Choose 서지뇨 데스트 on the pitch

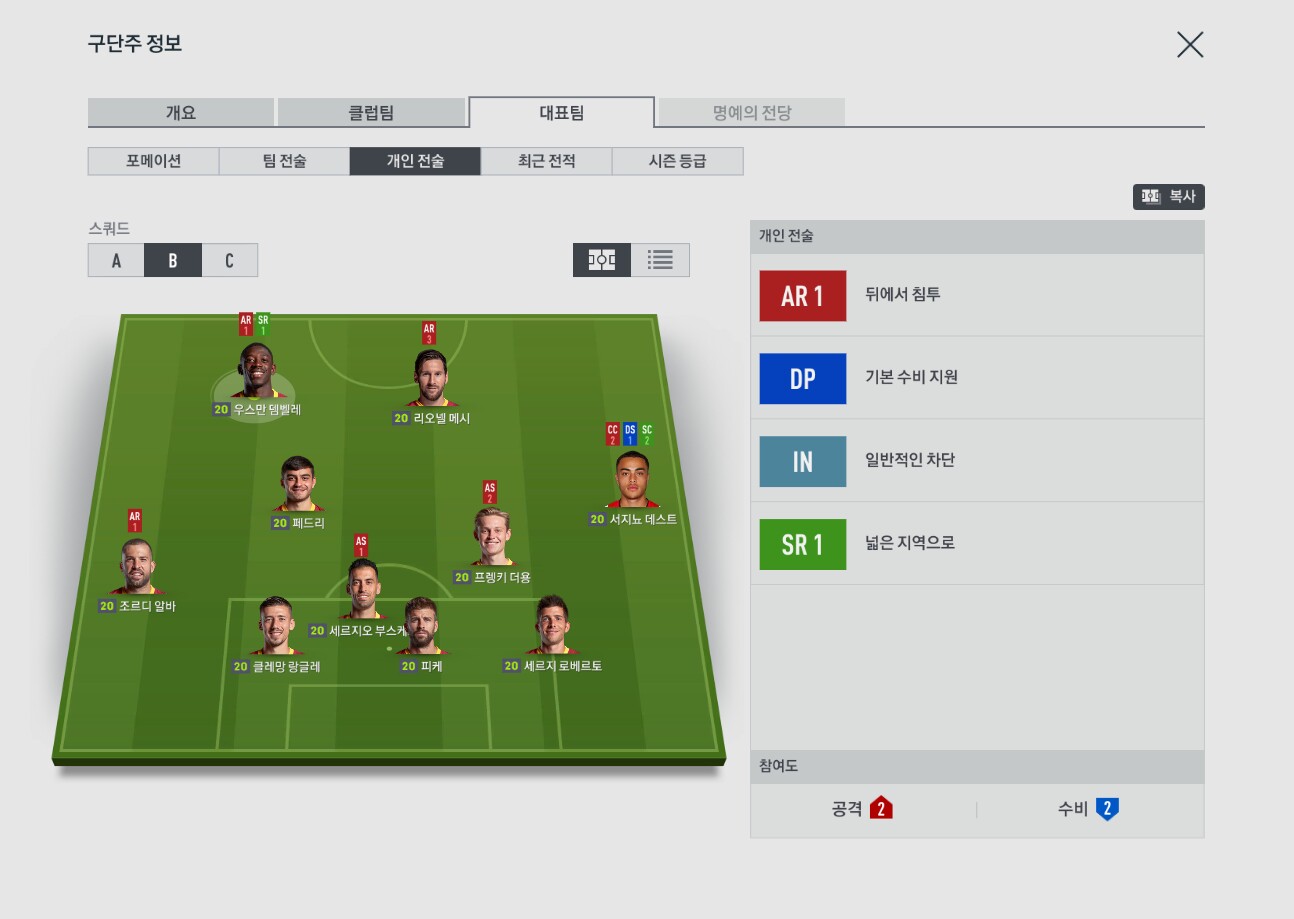(x=633, y=483)
